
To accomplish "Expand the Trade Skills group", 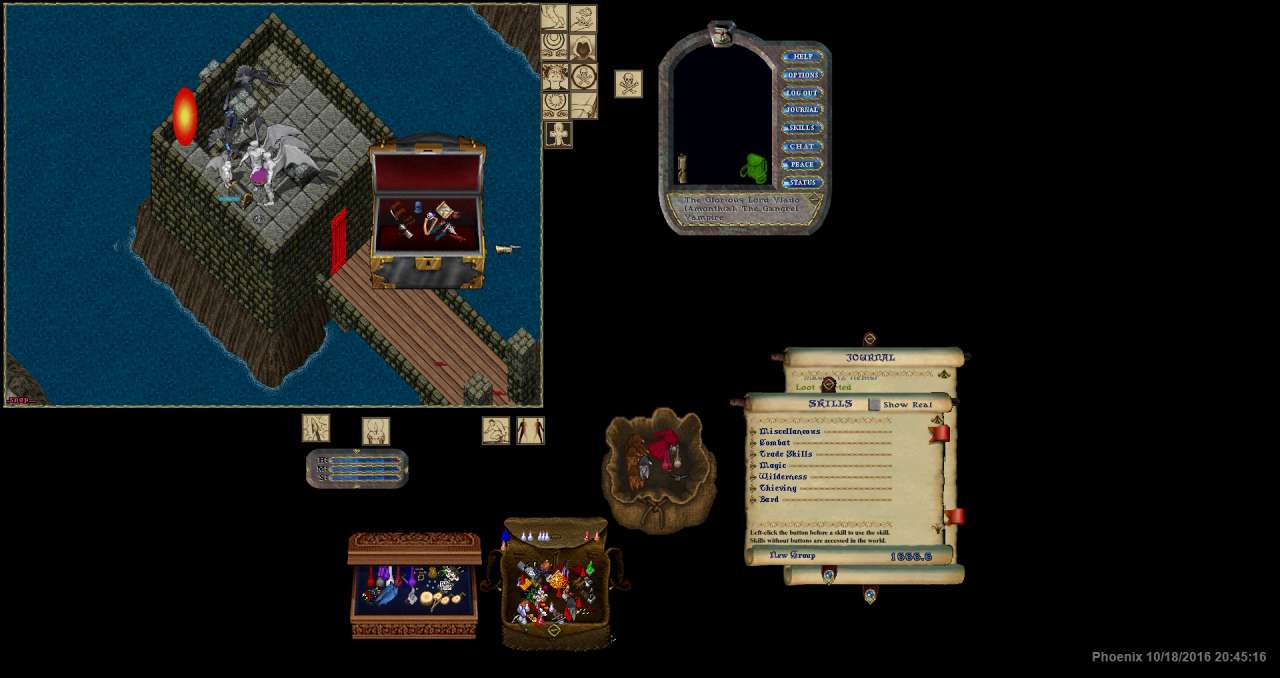I will 754,454.
